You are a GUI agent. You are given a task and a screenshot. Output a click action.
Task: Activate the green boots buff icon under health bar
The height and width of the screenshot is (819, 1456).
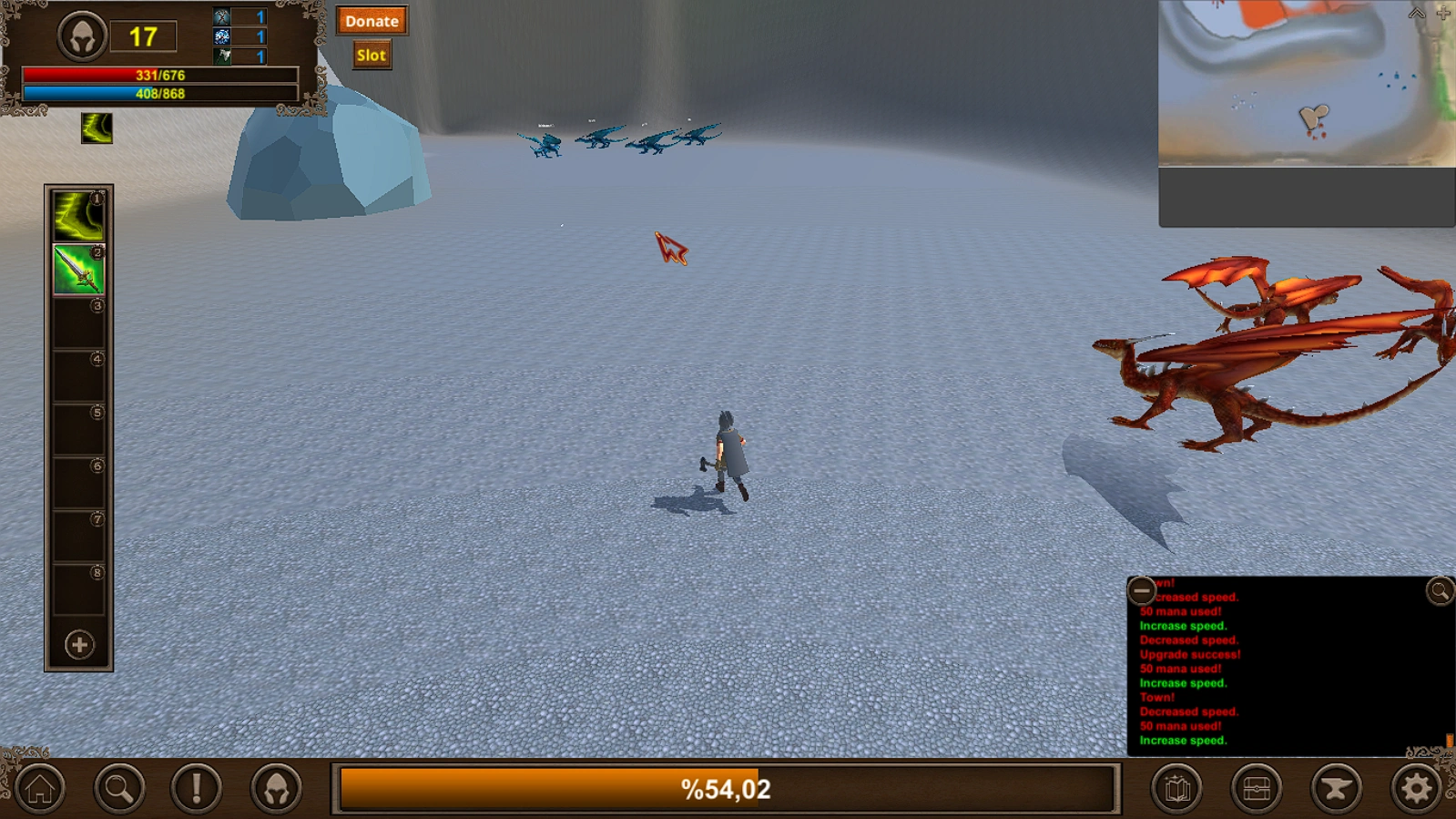[96, 128]
